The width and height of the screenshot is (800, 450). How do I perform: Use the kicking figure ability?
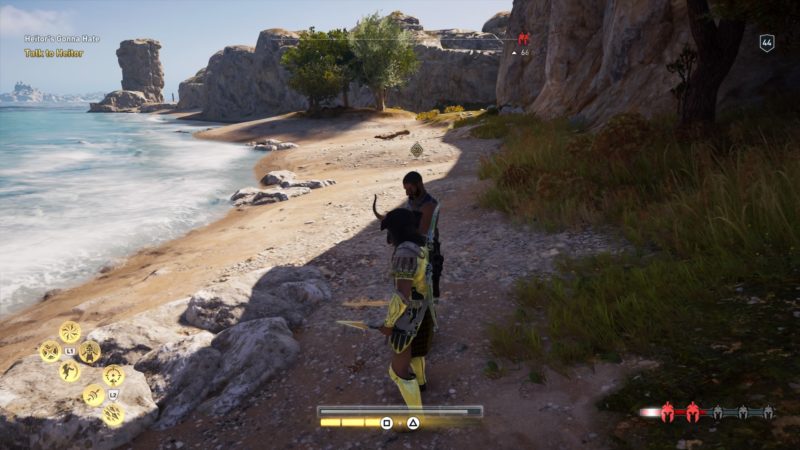pos(69,371)
